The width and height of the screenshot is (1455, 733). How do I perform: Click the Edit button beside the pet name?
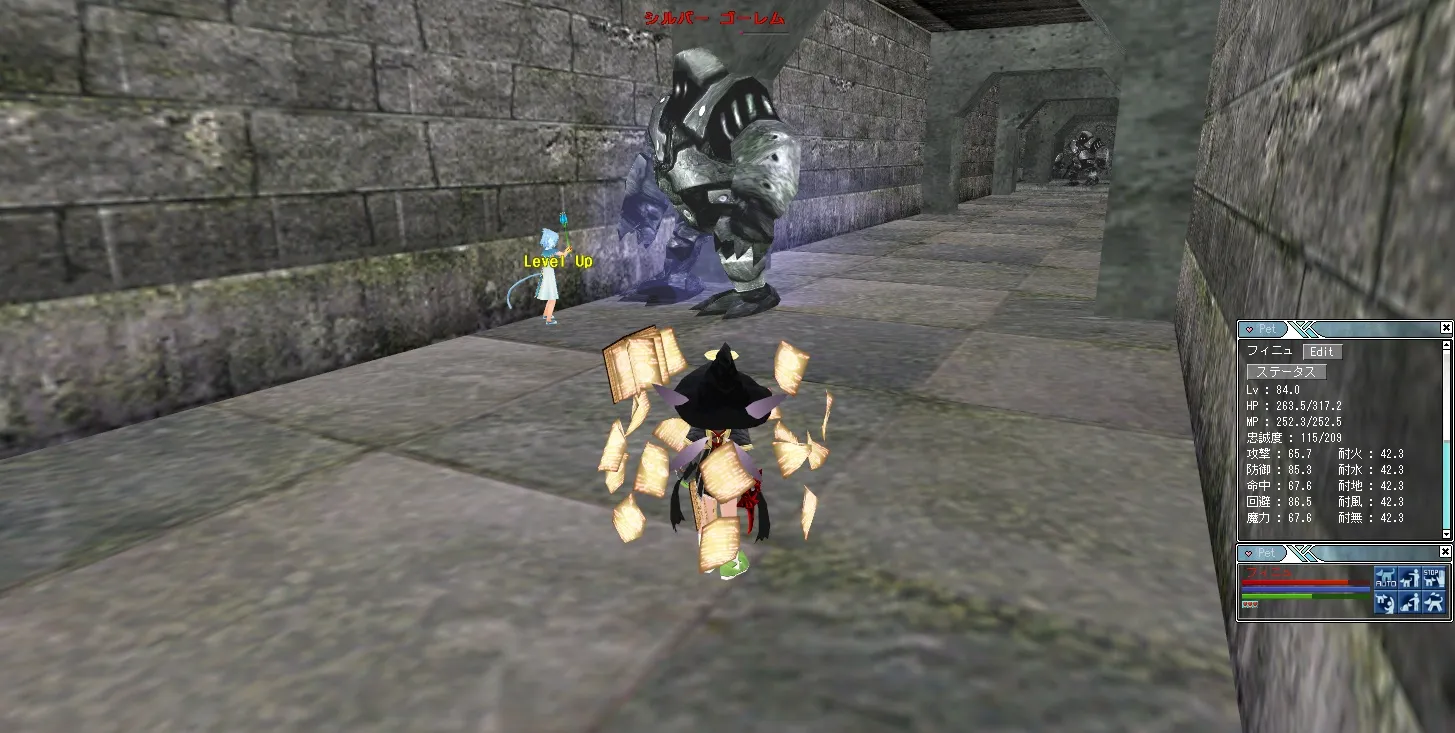pyautogui.click(x=1322, y=351)
